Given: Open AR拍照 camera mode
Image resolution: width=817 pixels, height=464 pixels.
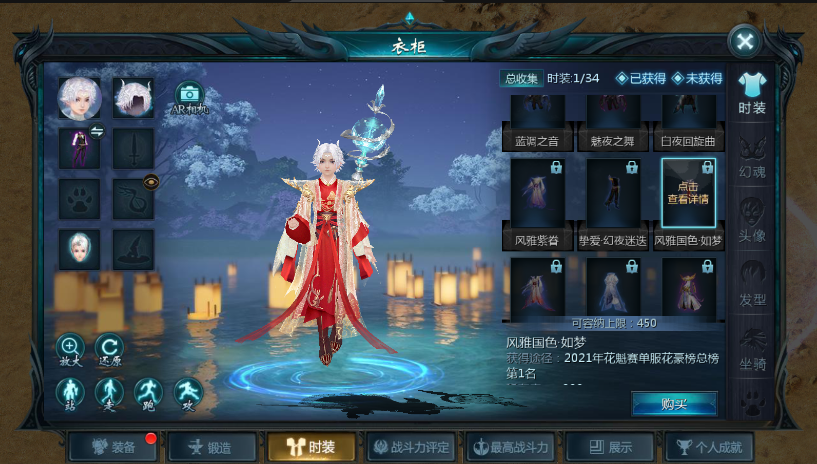Looking at the screenshot, I should (x=188, y=97).
